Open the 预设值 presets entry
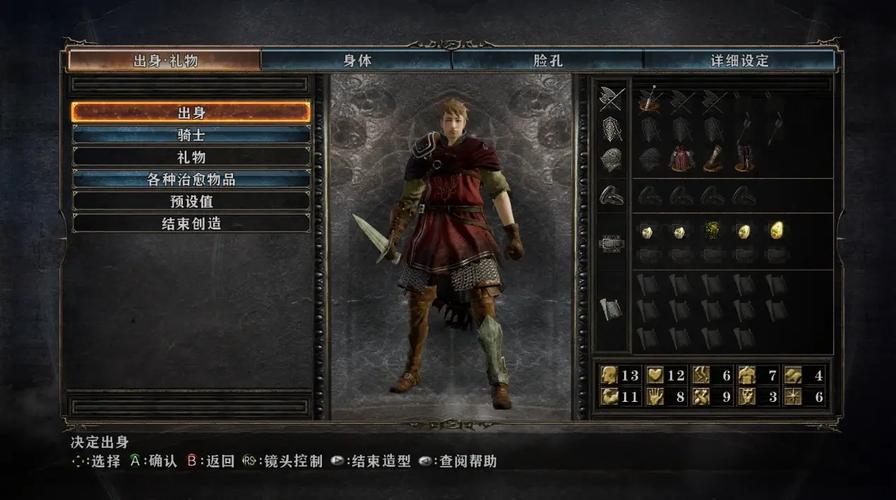The image size is (896, 500). (x=191, y=201)
